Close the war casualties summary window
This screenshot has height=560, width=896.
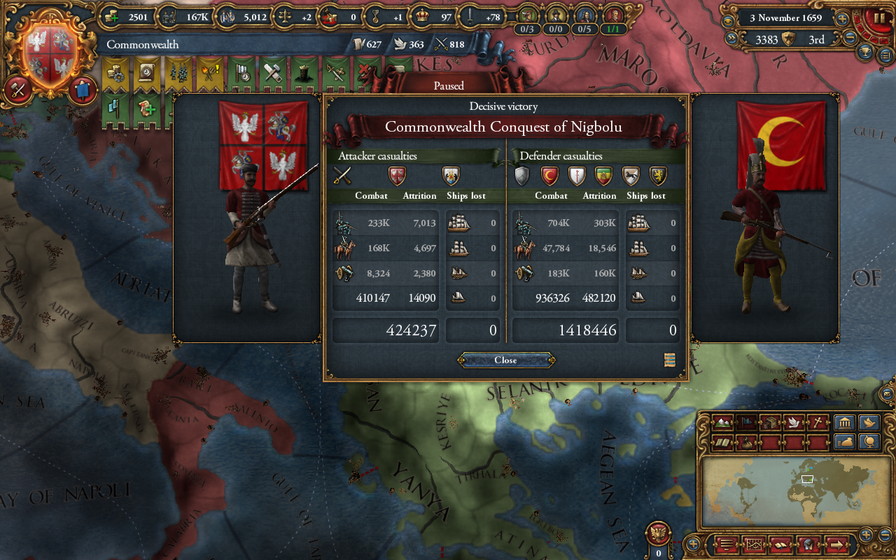pyautogui.click(x=505, y=360)
